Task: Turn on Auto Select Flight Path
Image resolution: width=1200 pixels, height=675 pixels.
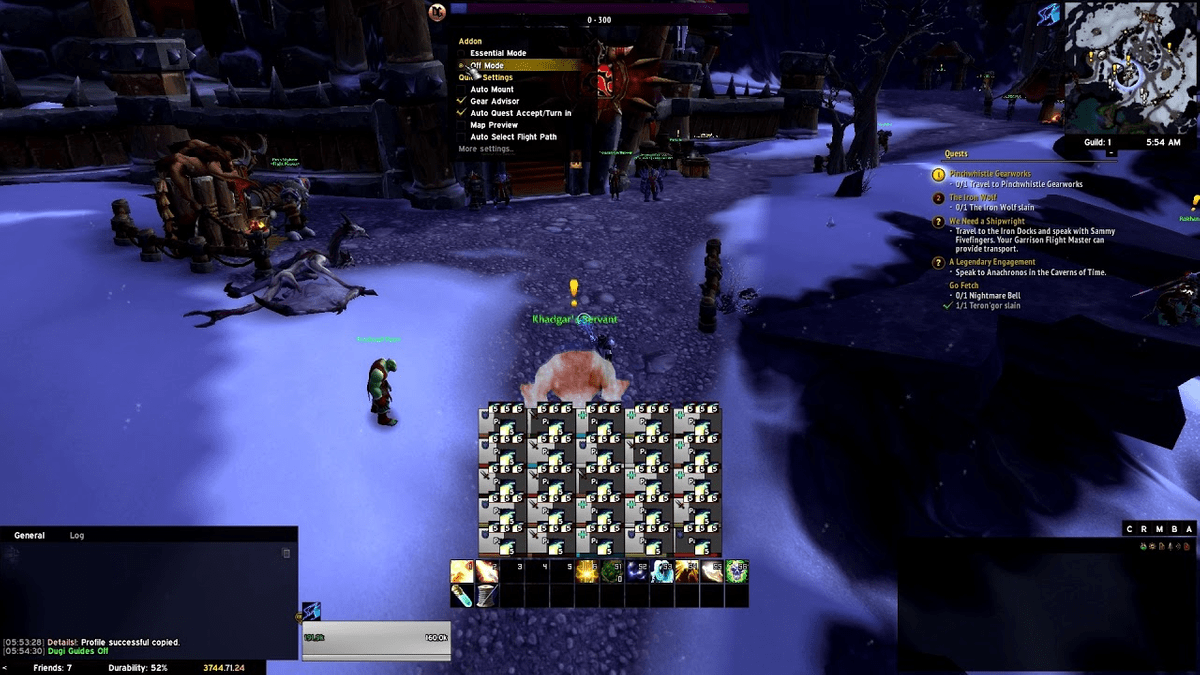Action: click(x=513, y=137)
